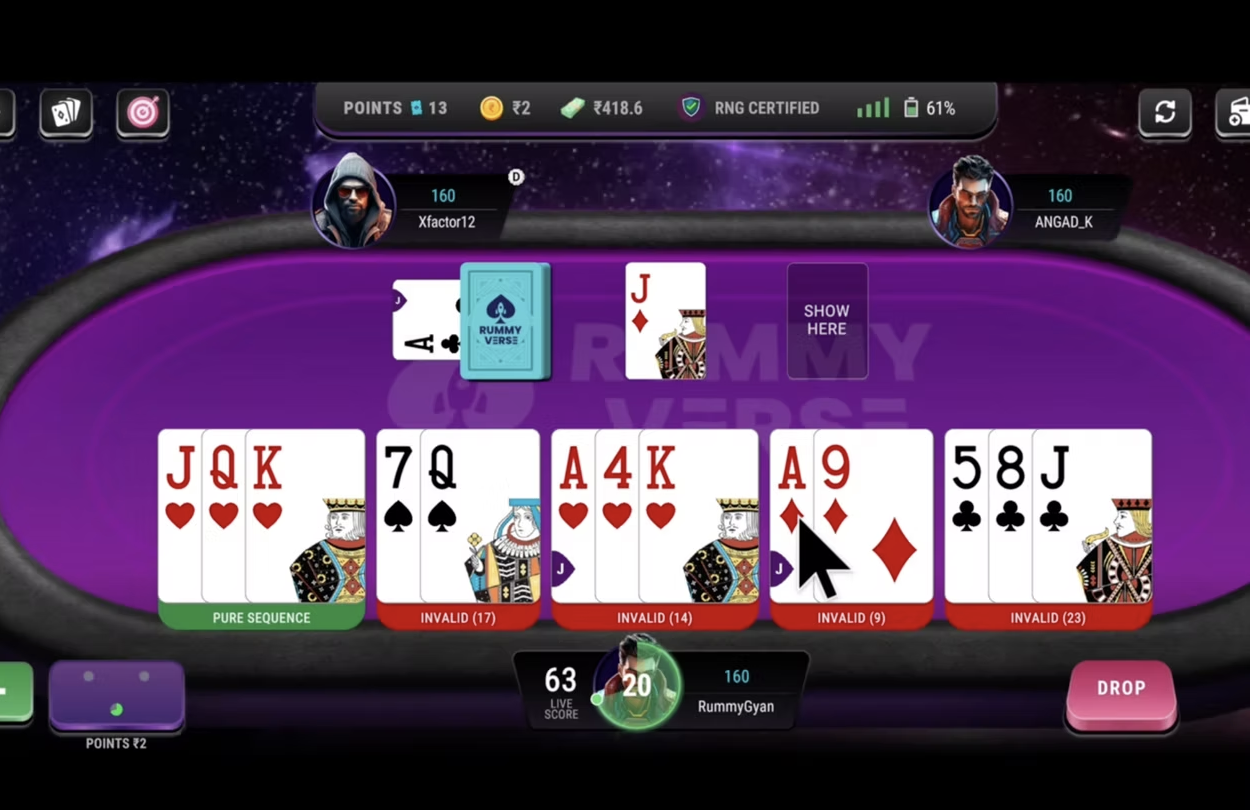Click the pink DROP button

1120,690
